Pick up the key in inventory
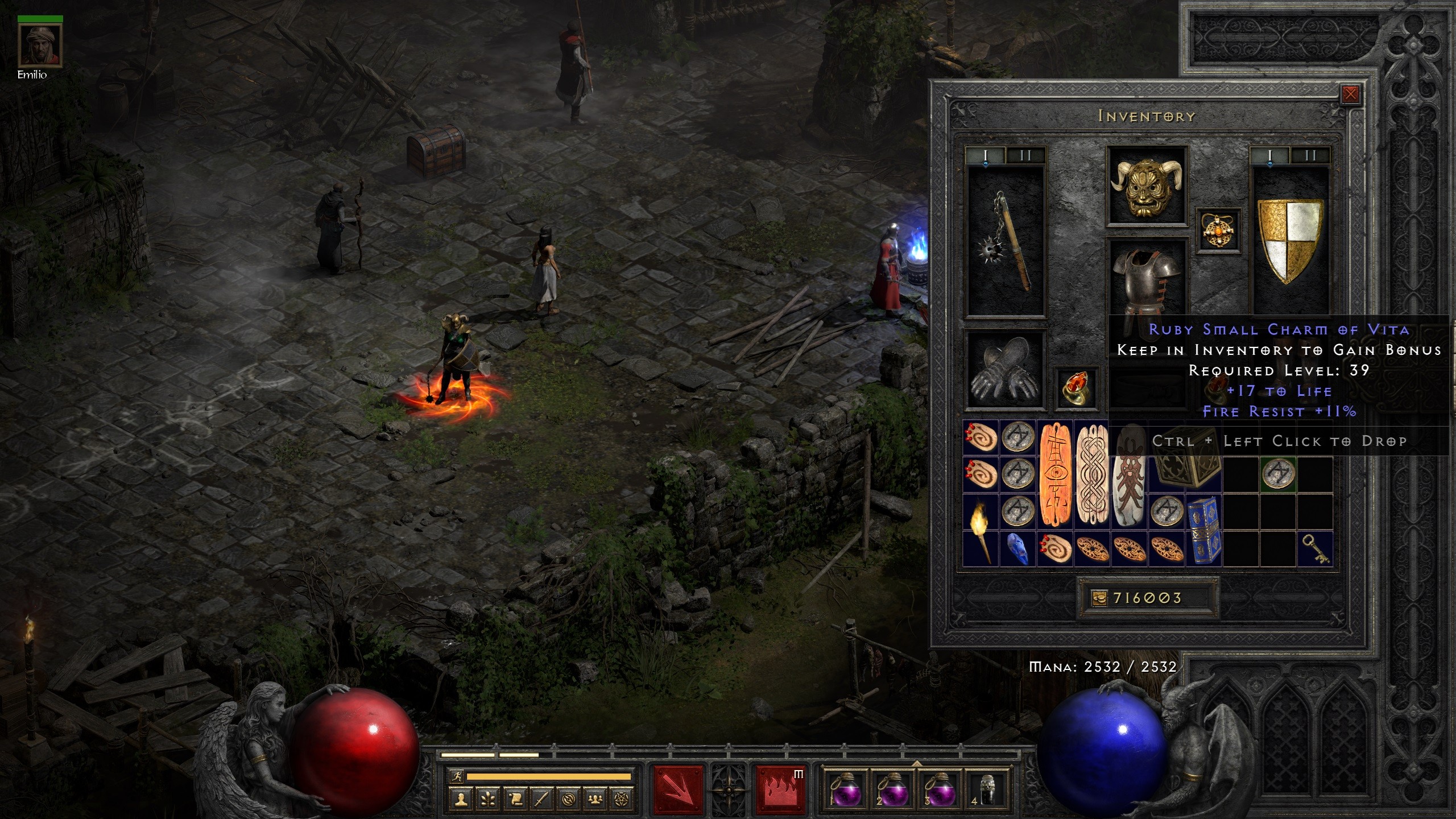The image size is (1456, 819). pyautogui.click(x=1315, y=549)
